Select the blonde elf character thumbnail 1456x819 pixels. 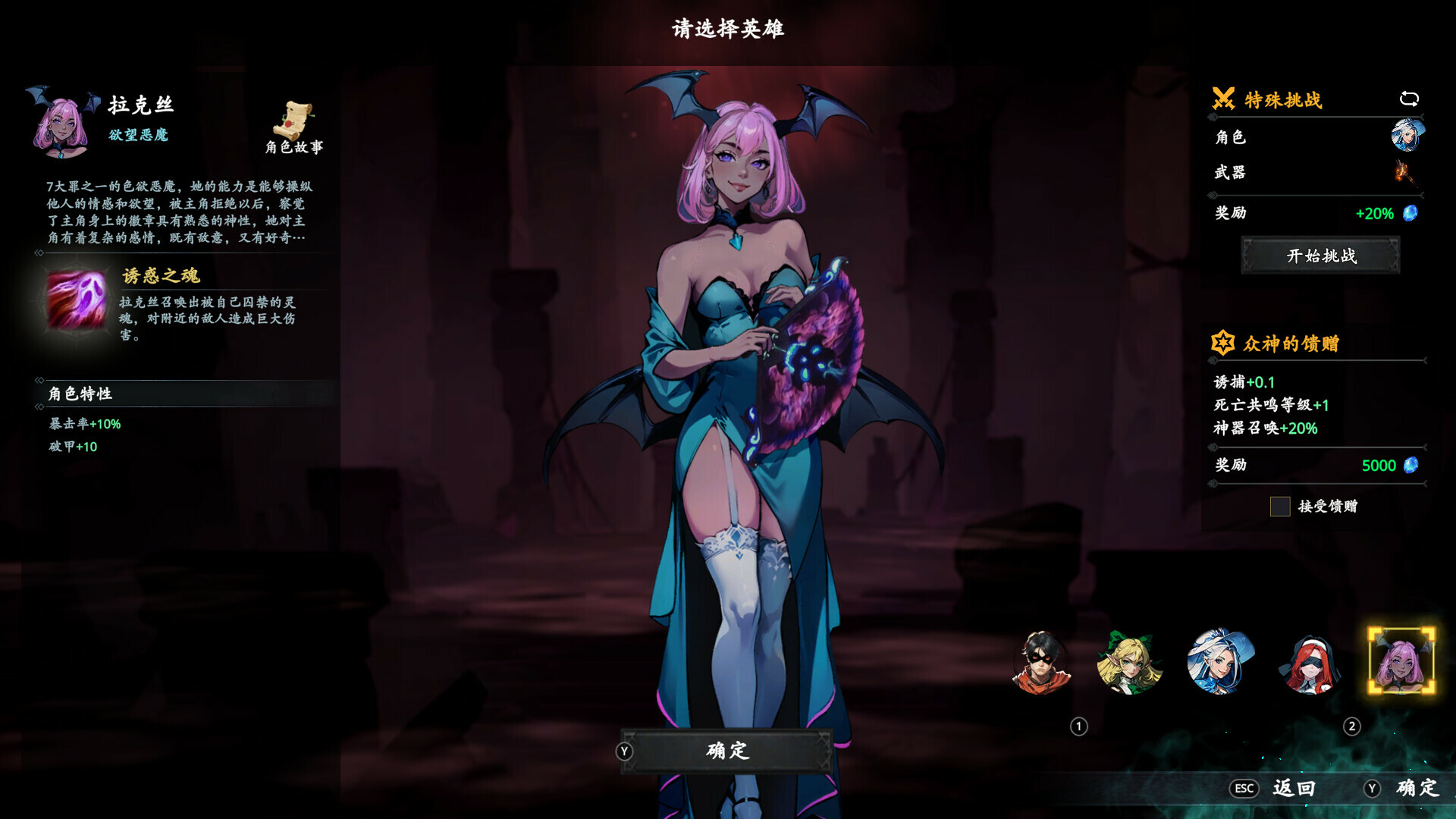pos(1131,664)
